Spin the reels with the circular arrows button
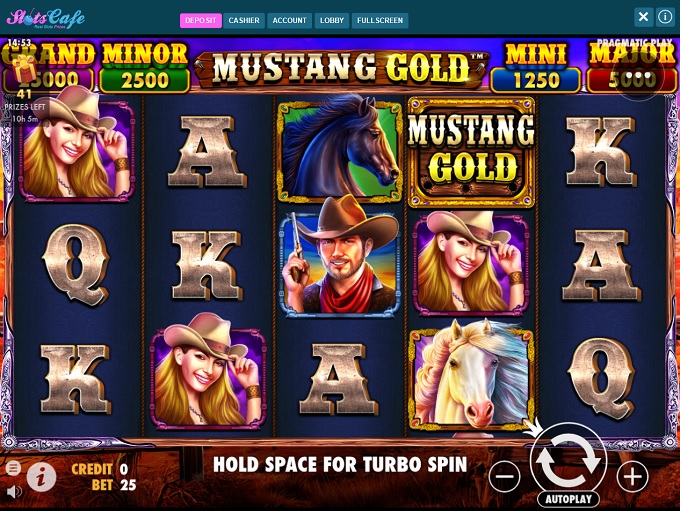The width and height of the screenshot is (680, 511). 567,462
